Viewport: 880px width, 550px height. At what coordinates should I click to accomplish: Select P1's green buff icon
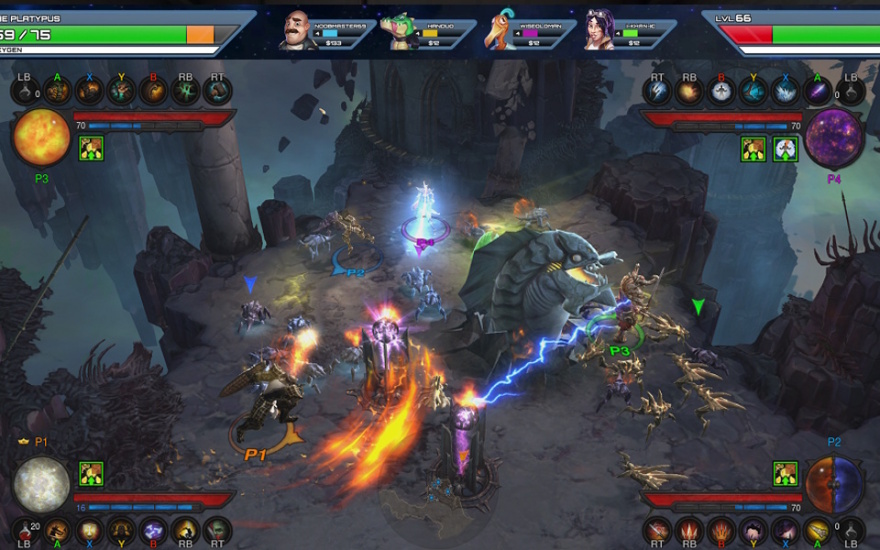pyautogui.click(x=91, y=473)
